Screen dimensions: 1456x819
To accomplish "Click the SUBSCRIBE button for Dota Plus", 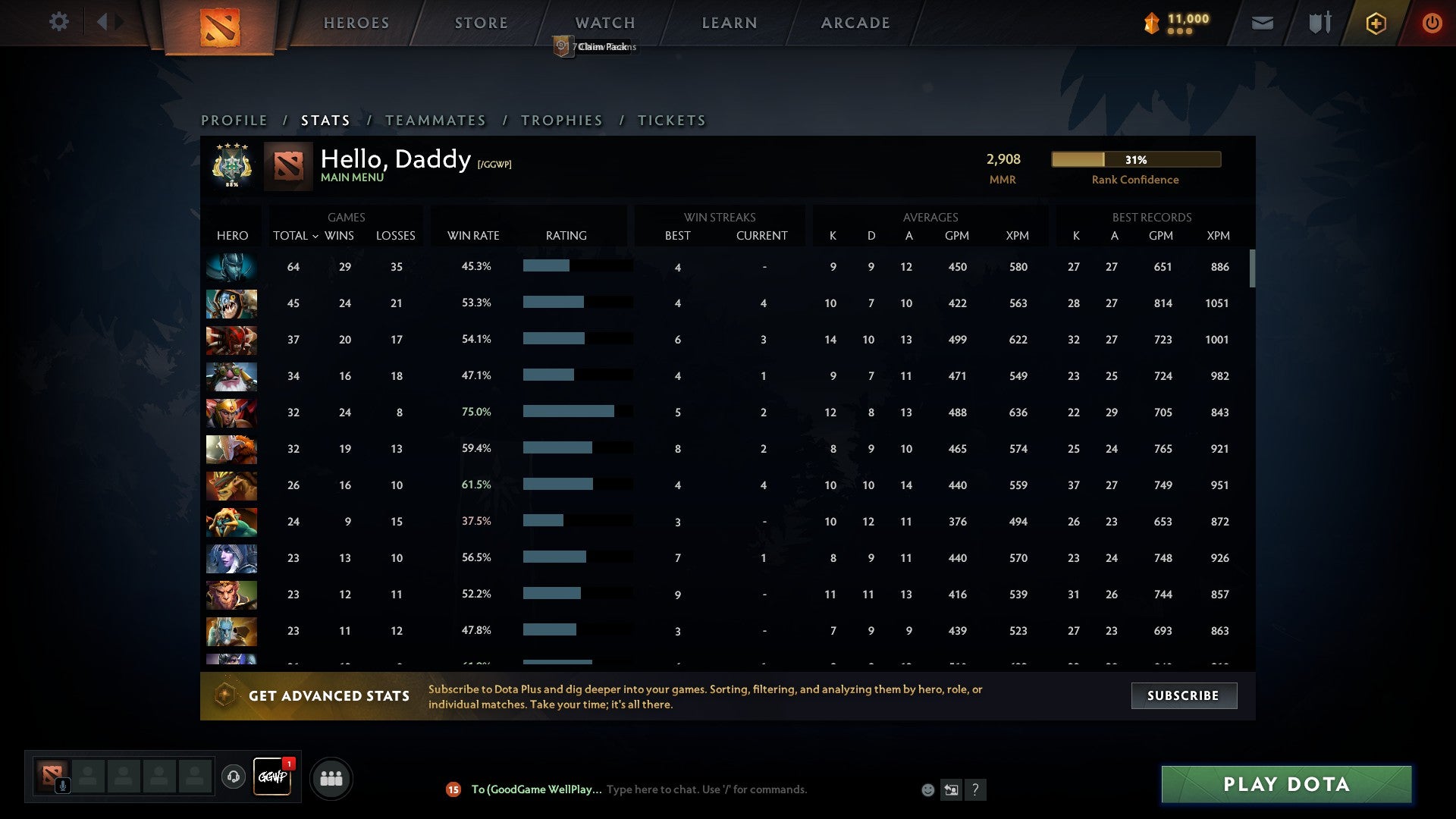I will click(x=1183, y=695).
